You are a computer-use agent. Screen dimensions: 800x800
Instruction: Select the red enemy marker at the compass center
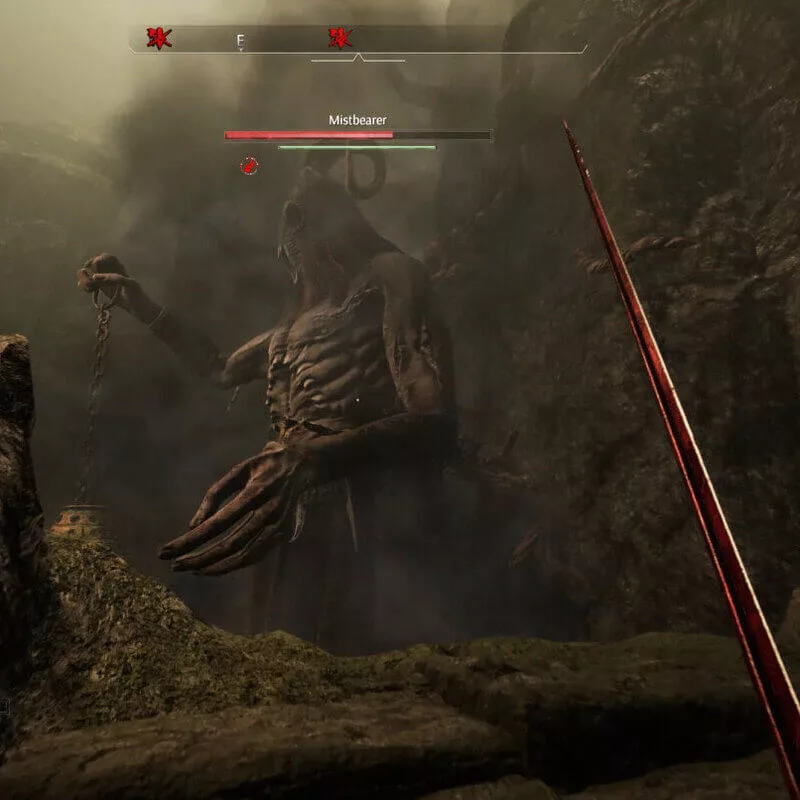point(340,39)
